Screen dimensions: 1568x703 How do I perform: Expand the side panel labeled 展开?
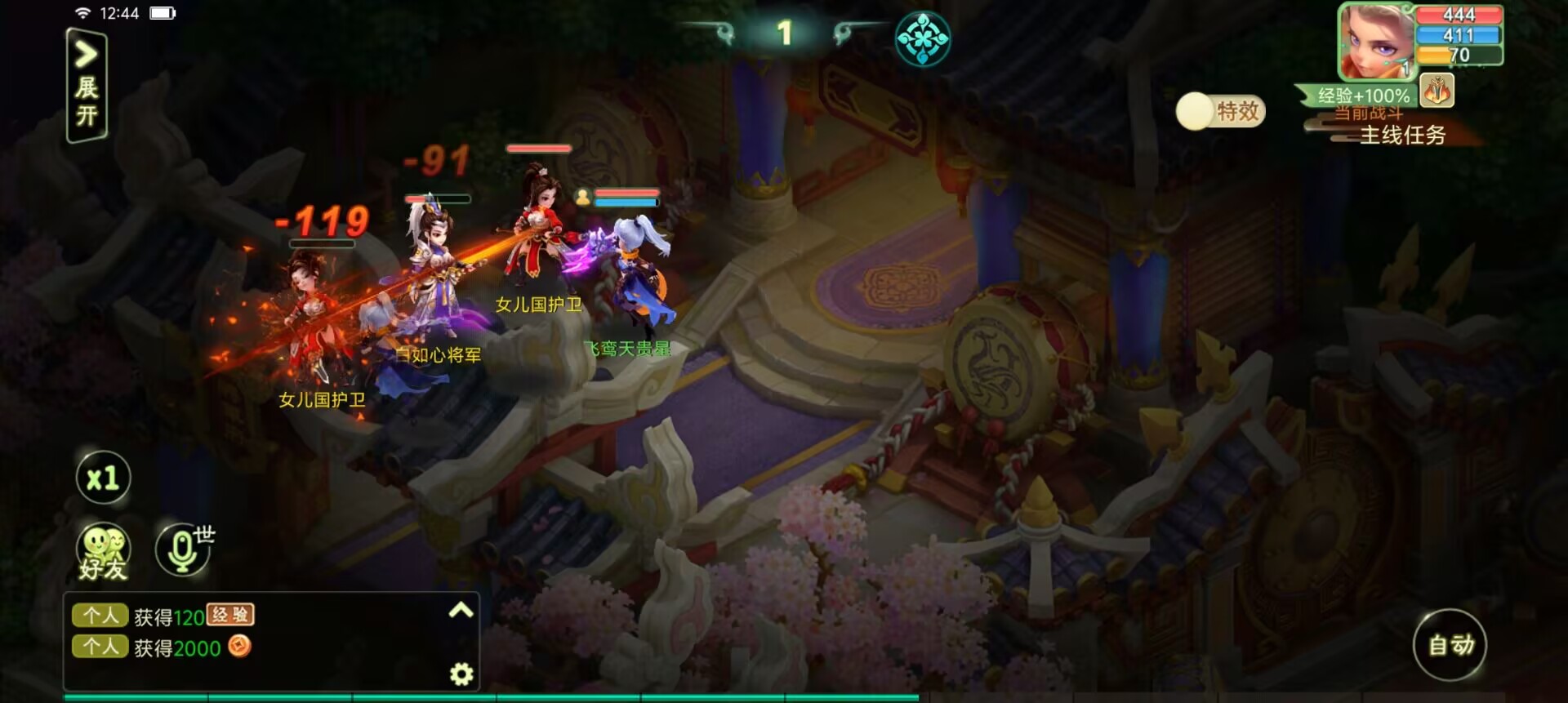(86, 86)
